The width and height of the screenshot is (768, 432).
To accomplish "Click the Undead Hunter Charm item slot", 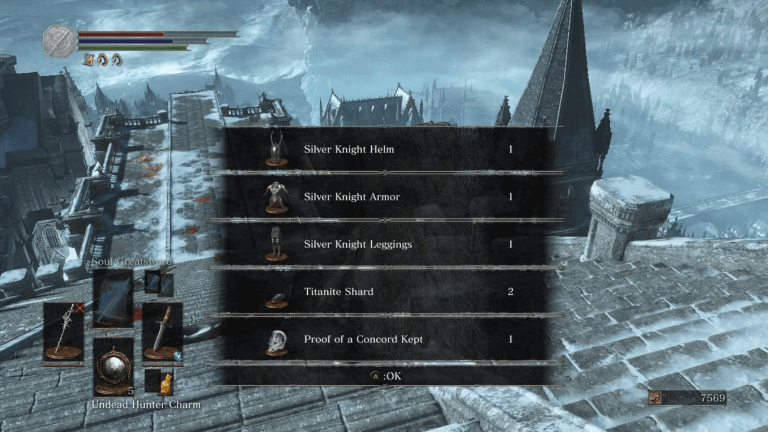I will (x=113, y=366).
